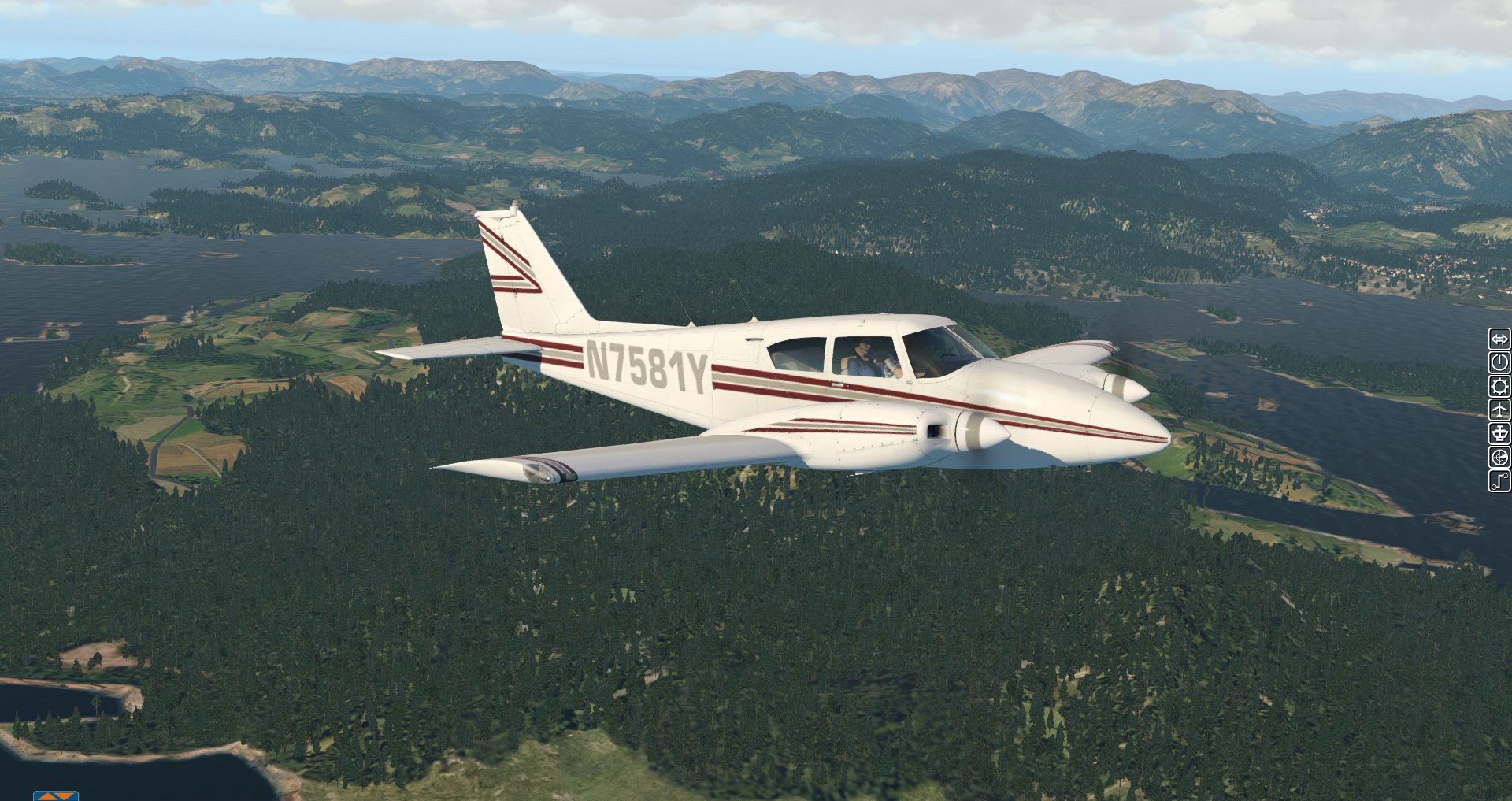Screen dimensions: 1512x801
Task: Select the airplane icon in the sidebar
Action: (x=1499, y=410)
